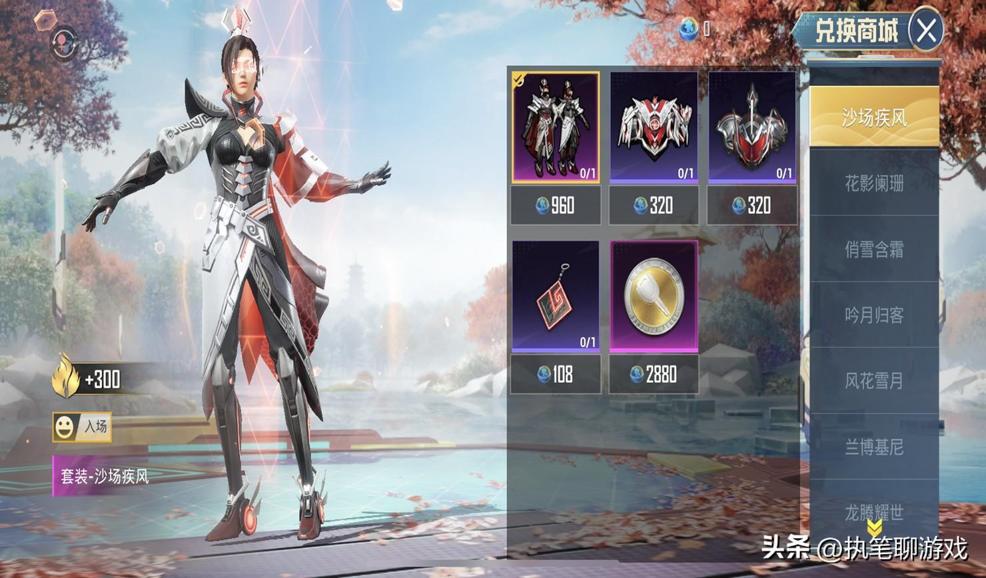Choose the spiked red helmet item
The width and height of the screenshot is (986, 578).
pos(752,127)
